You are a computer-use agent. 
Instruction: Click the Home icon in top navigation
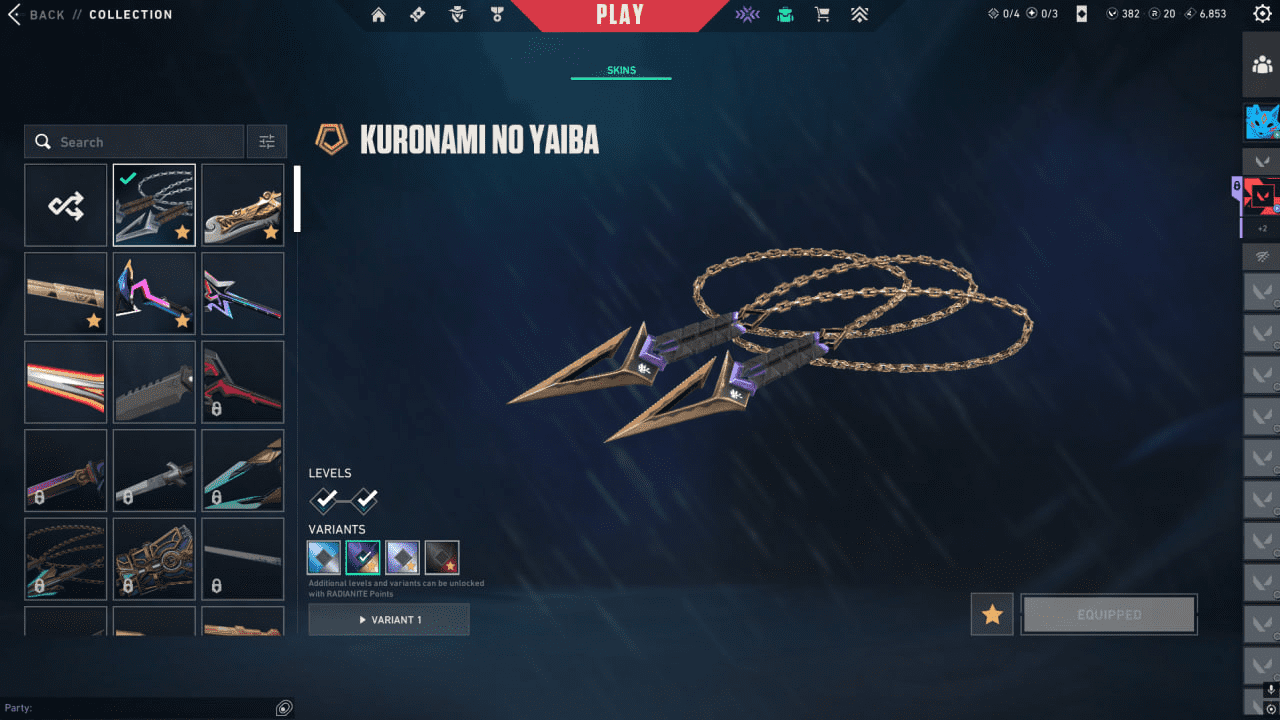pyautogui.click(x=379, y=15)
